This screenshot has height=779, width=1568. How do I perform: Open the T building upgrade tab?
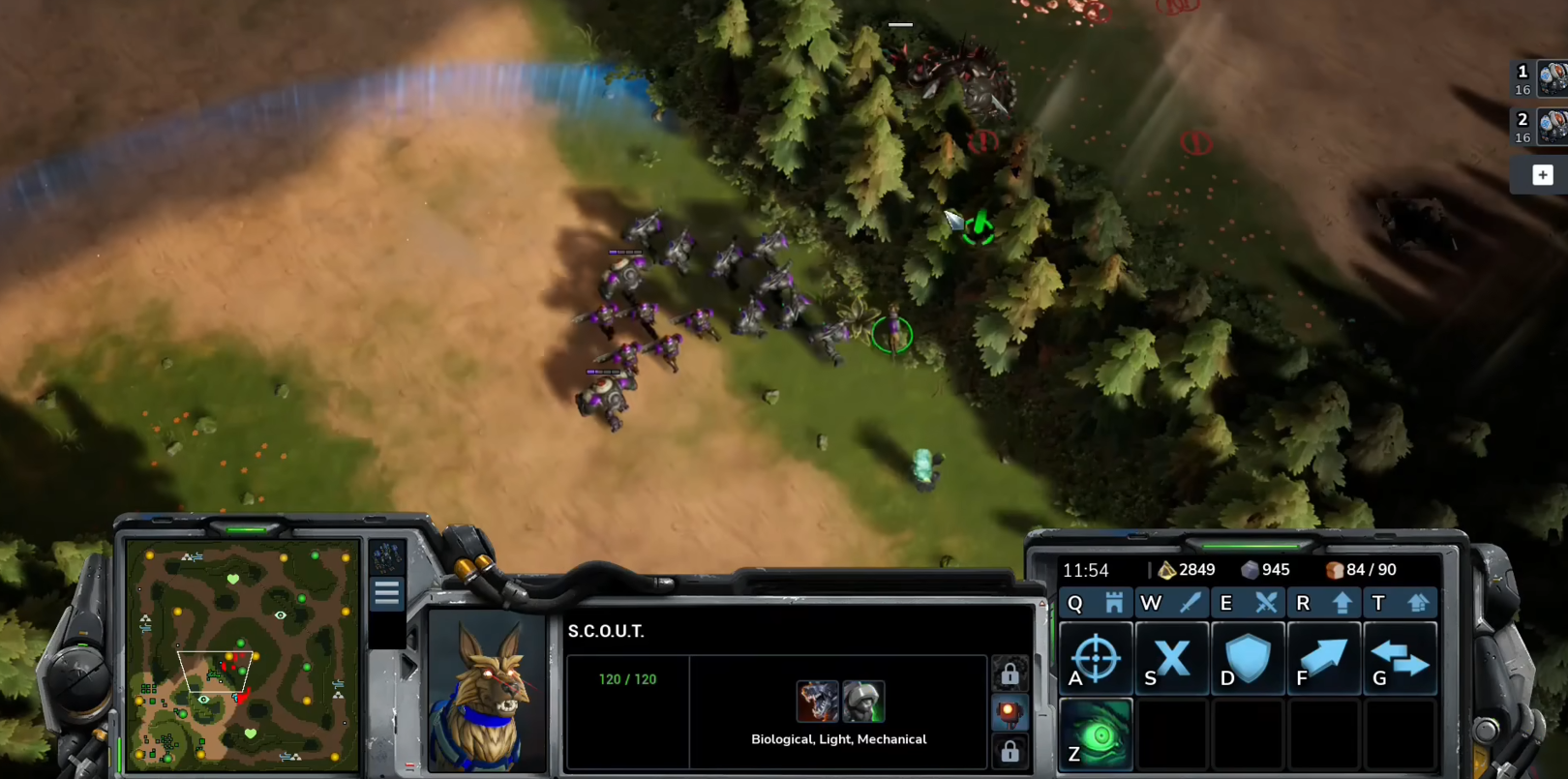point(1399,603)
